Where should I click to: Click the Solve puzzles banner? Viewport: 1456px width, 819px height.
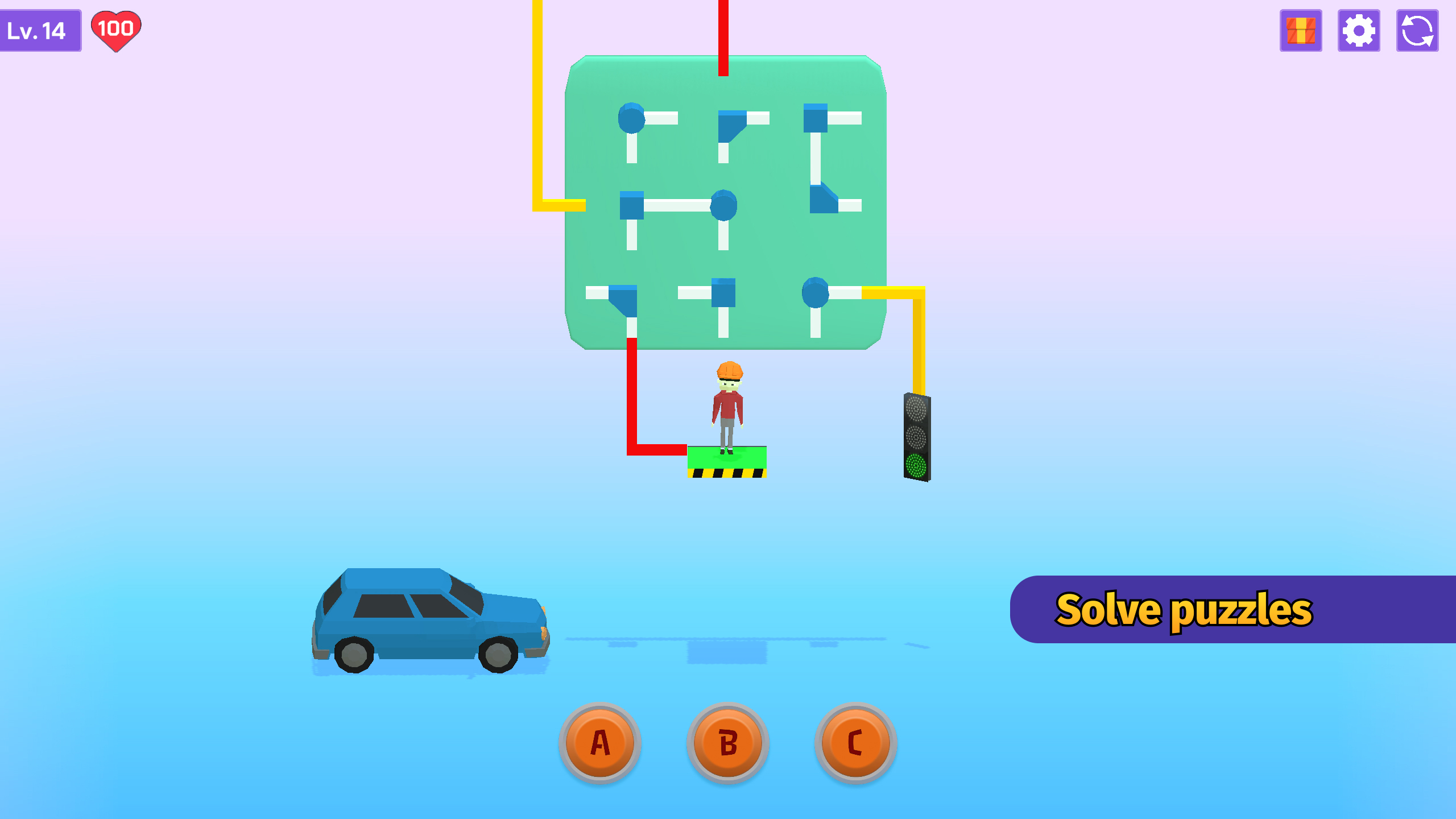[1223, 610]
